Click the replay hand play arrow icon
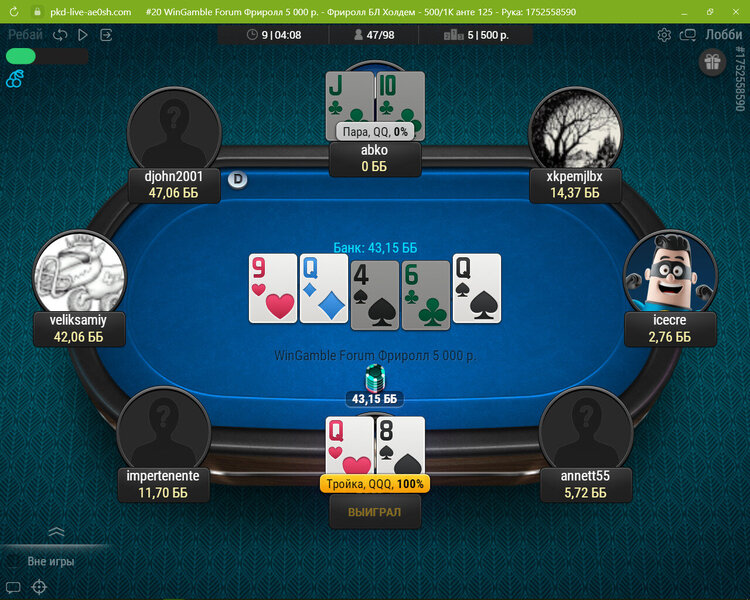This screenshot has height=600, width=750. (x=83, y=34)
